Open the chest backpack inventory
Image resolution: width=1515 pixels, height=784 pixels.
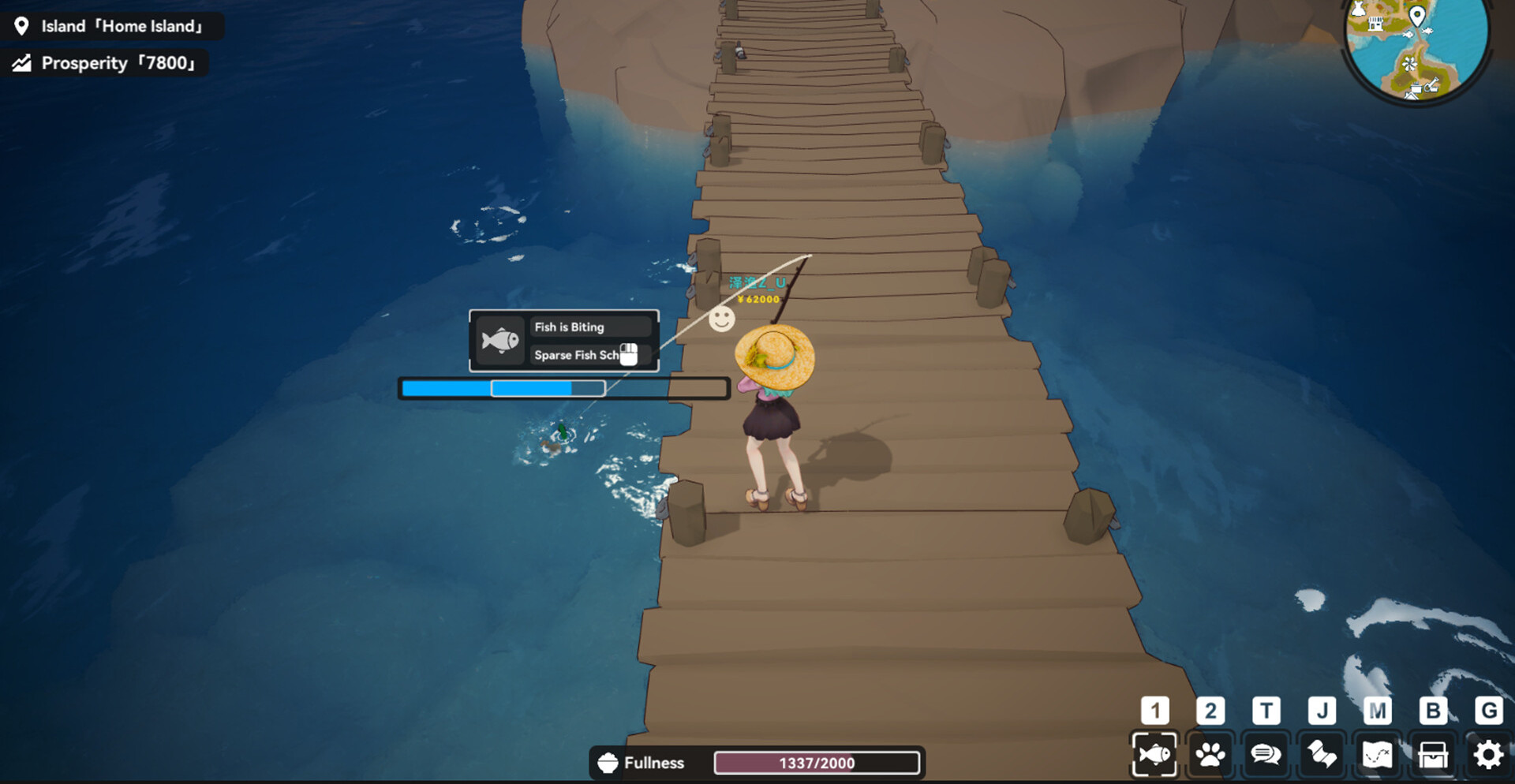tap(1433, 755)
